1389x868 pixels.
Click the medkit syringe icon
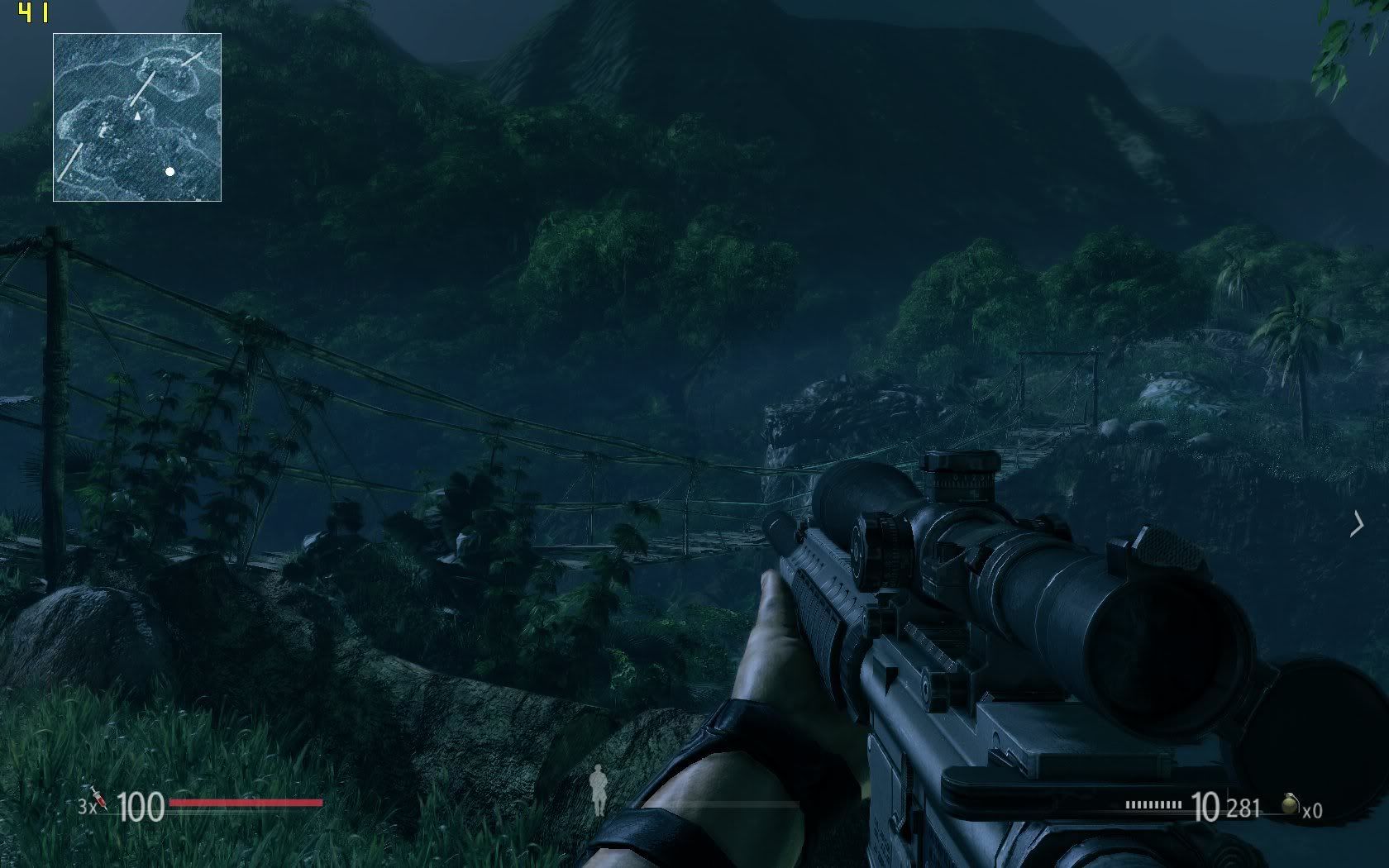[x=99, y=798]
